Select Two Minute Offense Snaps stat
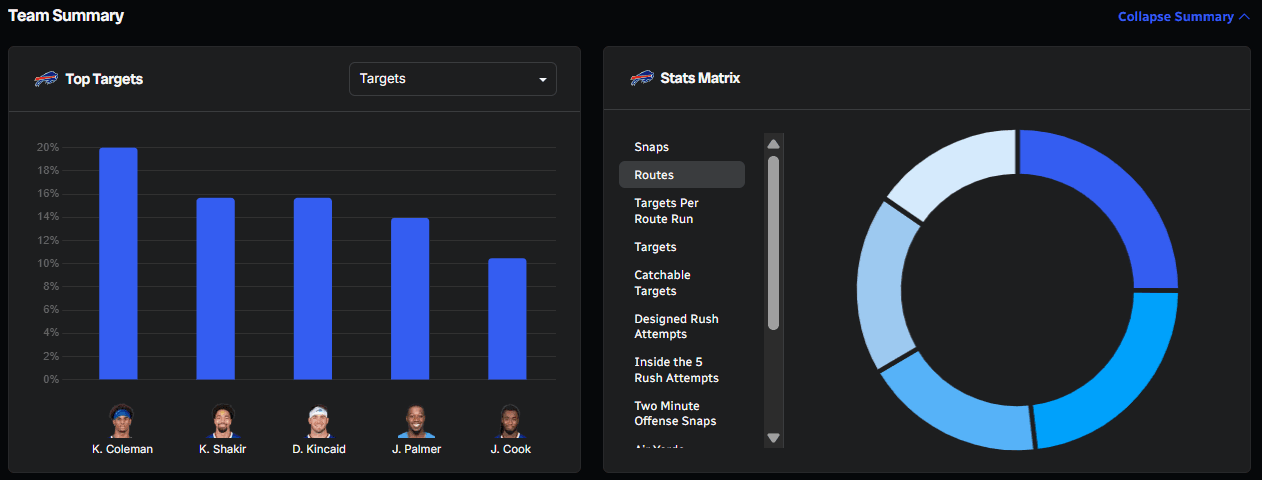This screenshot has height=480, width=1262. tap(674, 414)
